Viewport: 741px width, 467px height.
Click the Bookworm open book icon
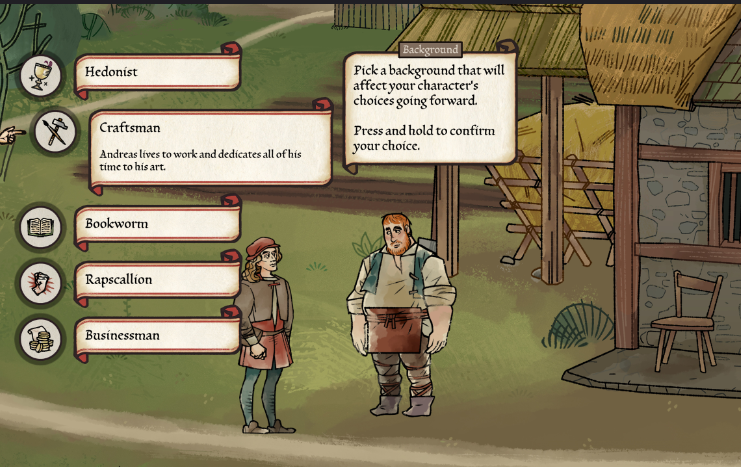coord(41,228)
